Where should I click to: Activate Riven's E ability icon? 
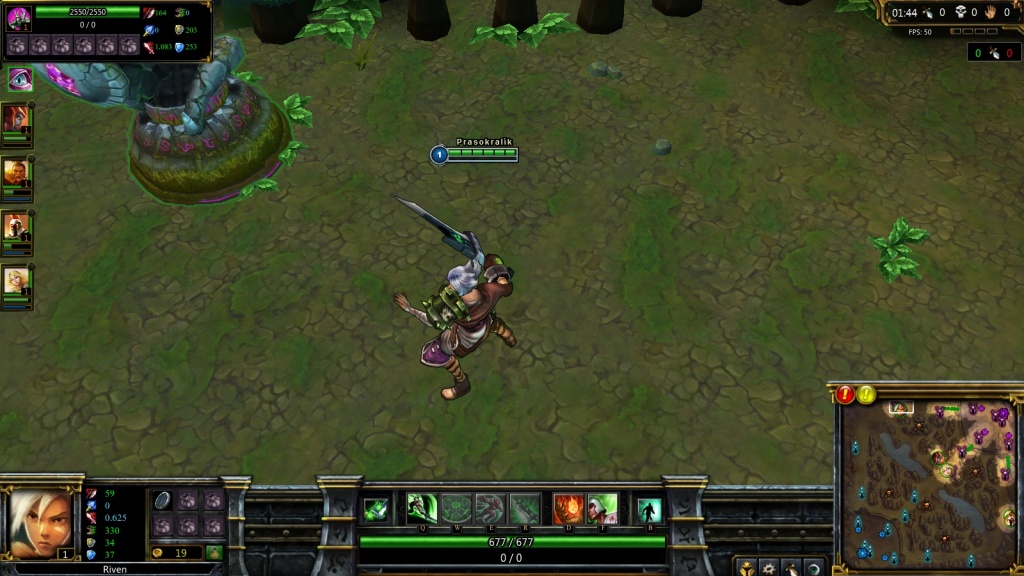[490, 508]
